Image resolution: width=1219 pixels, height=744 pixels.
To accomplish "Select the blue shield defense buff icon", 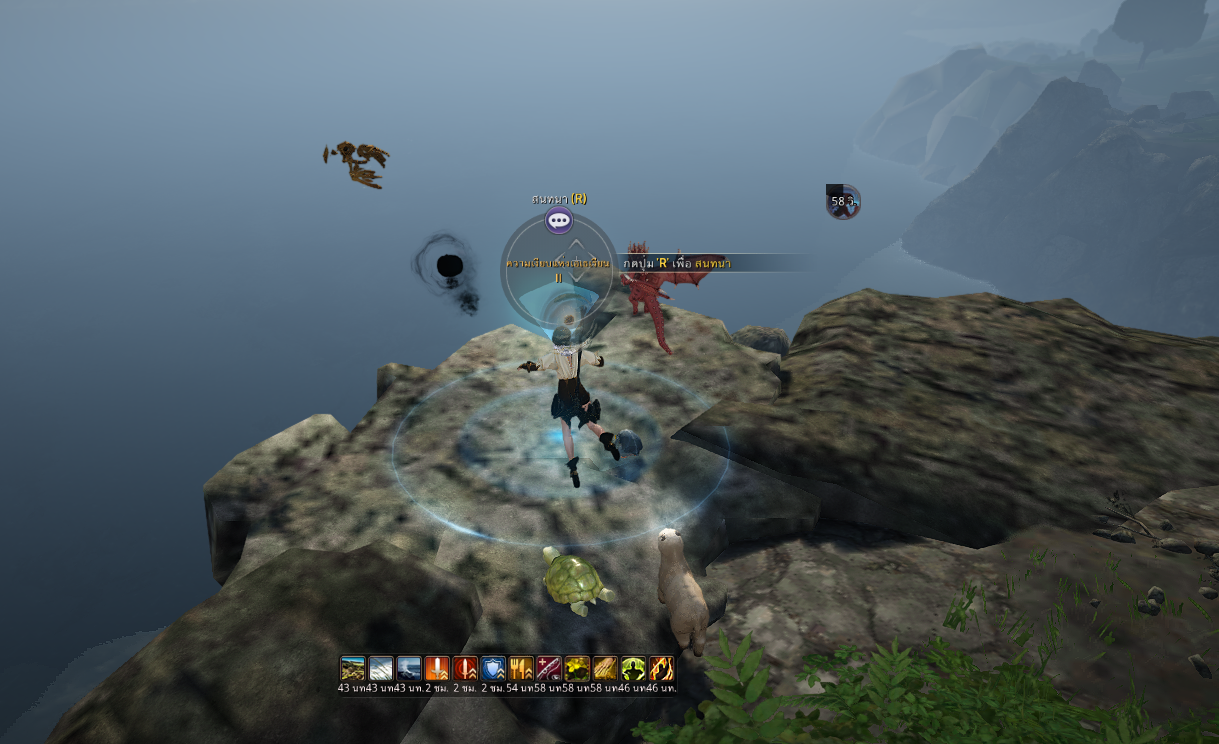I will coord(493,668).
